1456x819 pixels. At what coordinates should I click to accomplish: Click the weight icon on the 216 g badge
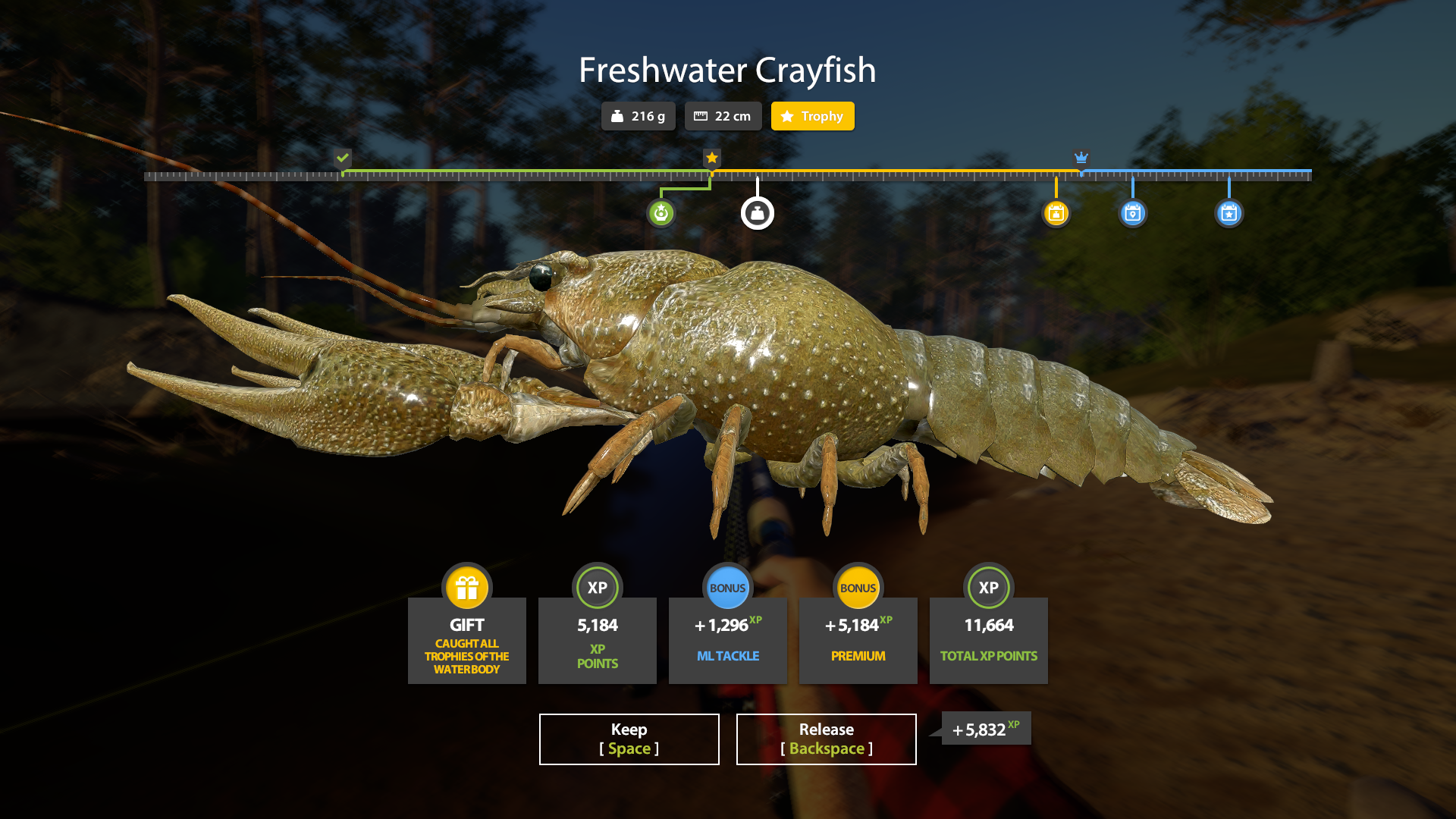click(618, 116)
